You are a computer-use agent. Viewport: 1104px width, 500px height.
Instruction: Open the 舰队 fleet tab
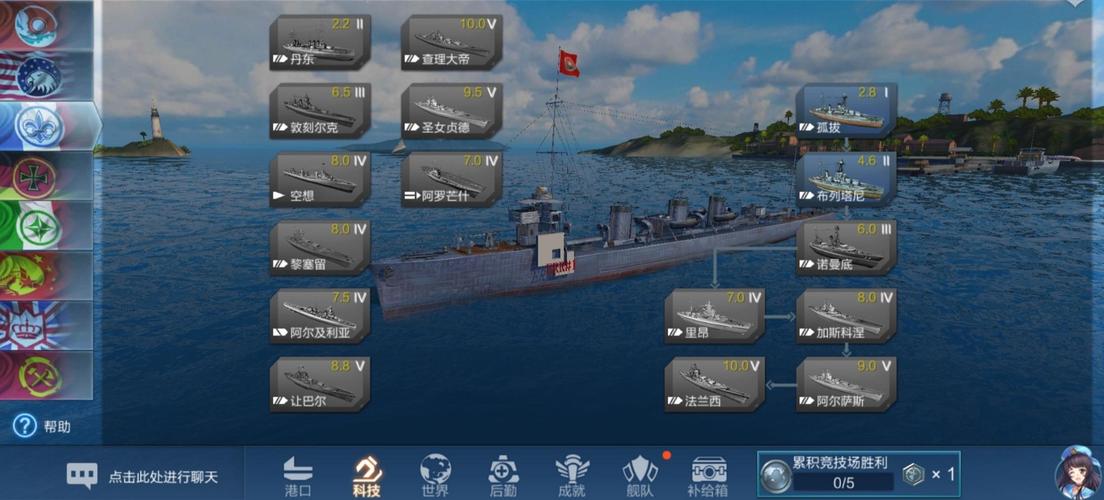(640, 475)
